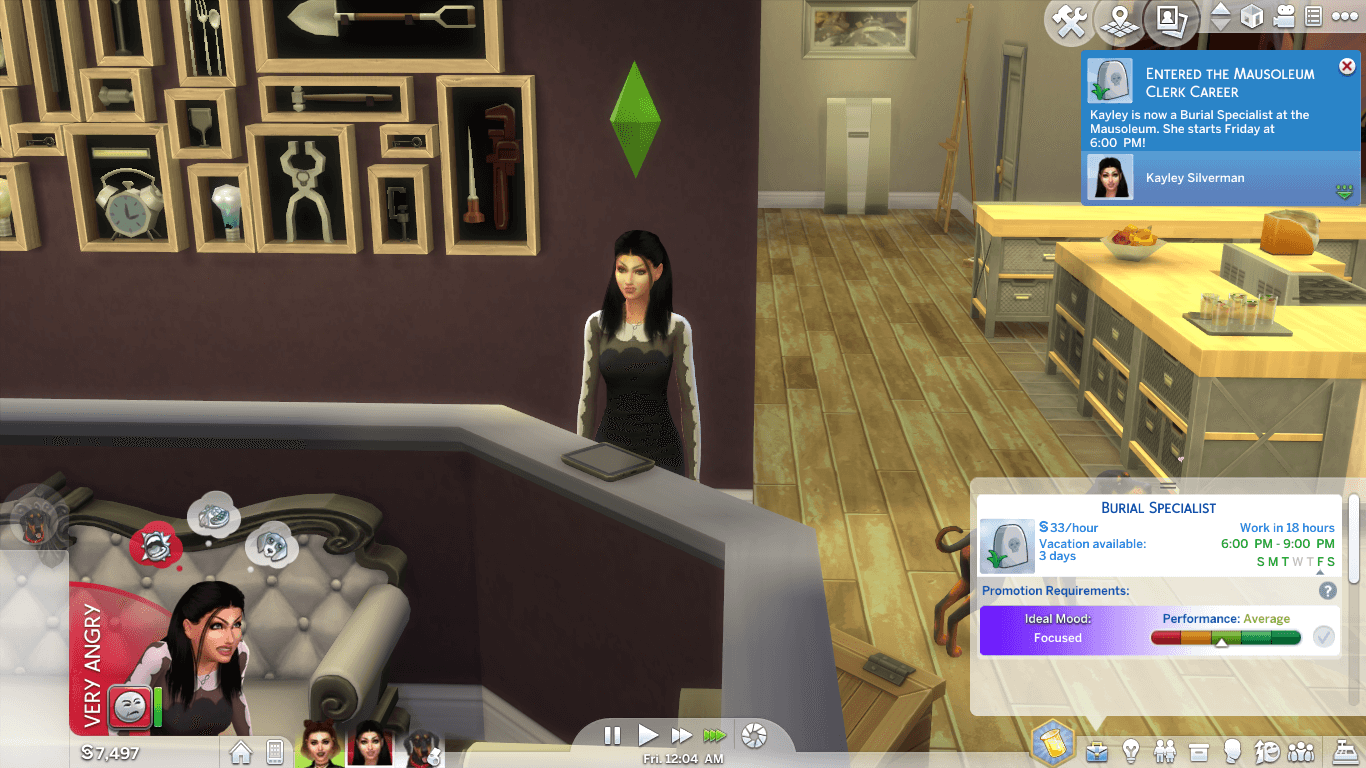Screen dimensions: 1366x768
Task: Toggle the walls view cube
Action: (1251, 17)
